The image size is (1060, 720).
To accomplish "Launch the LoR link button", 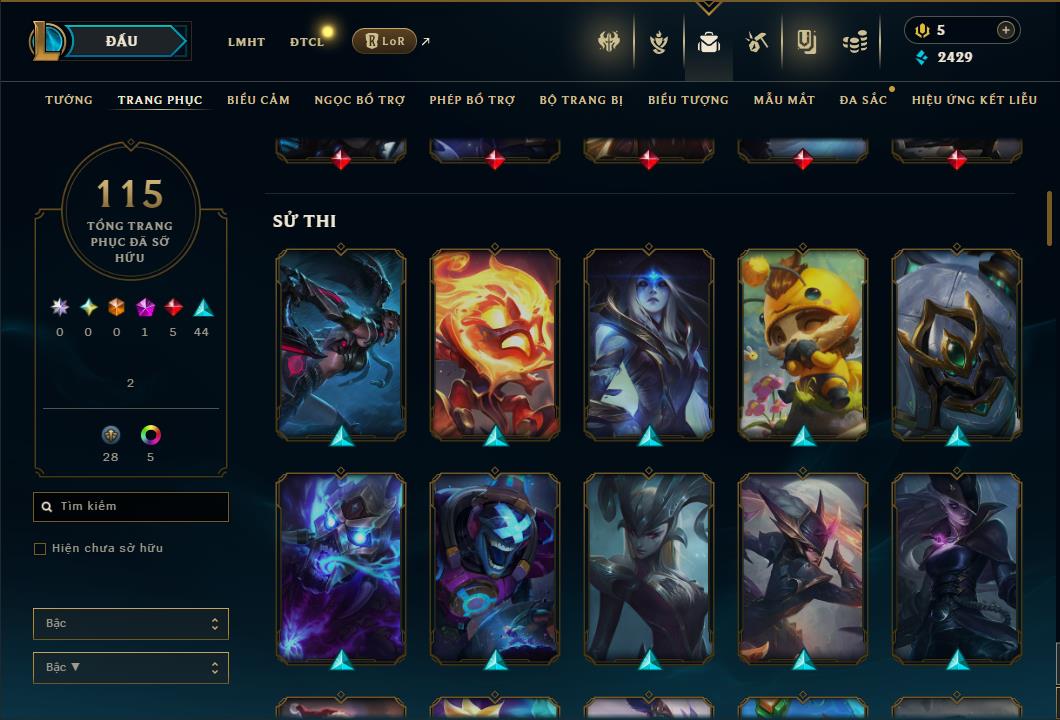I will (384, 41).
